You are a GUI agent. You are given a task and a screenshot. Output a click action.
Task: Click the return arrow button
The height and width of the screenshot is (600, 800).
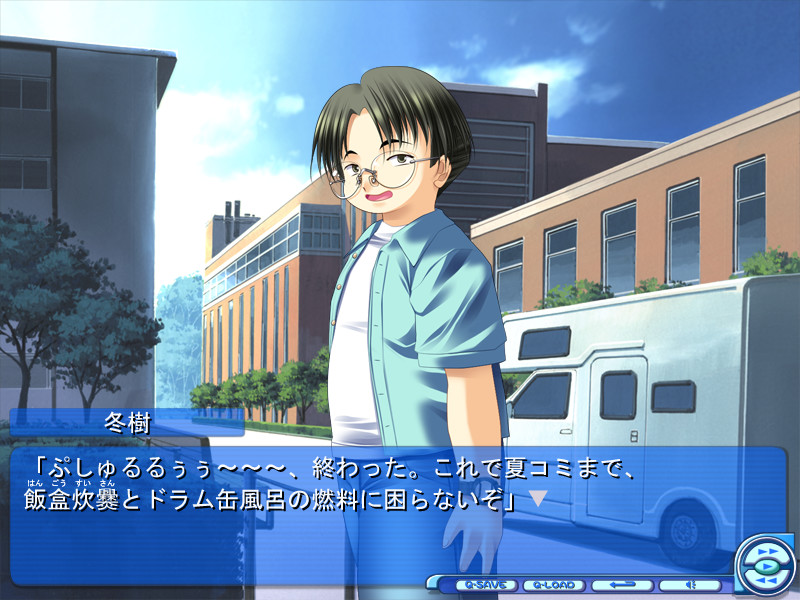pyautogui.click(x=621, y=585)
